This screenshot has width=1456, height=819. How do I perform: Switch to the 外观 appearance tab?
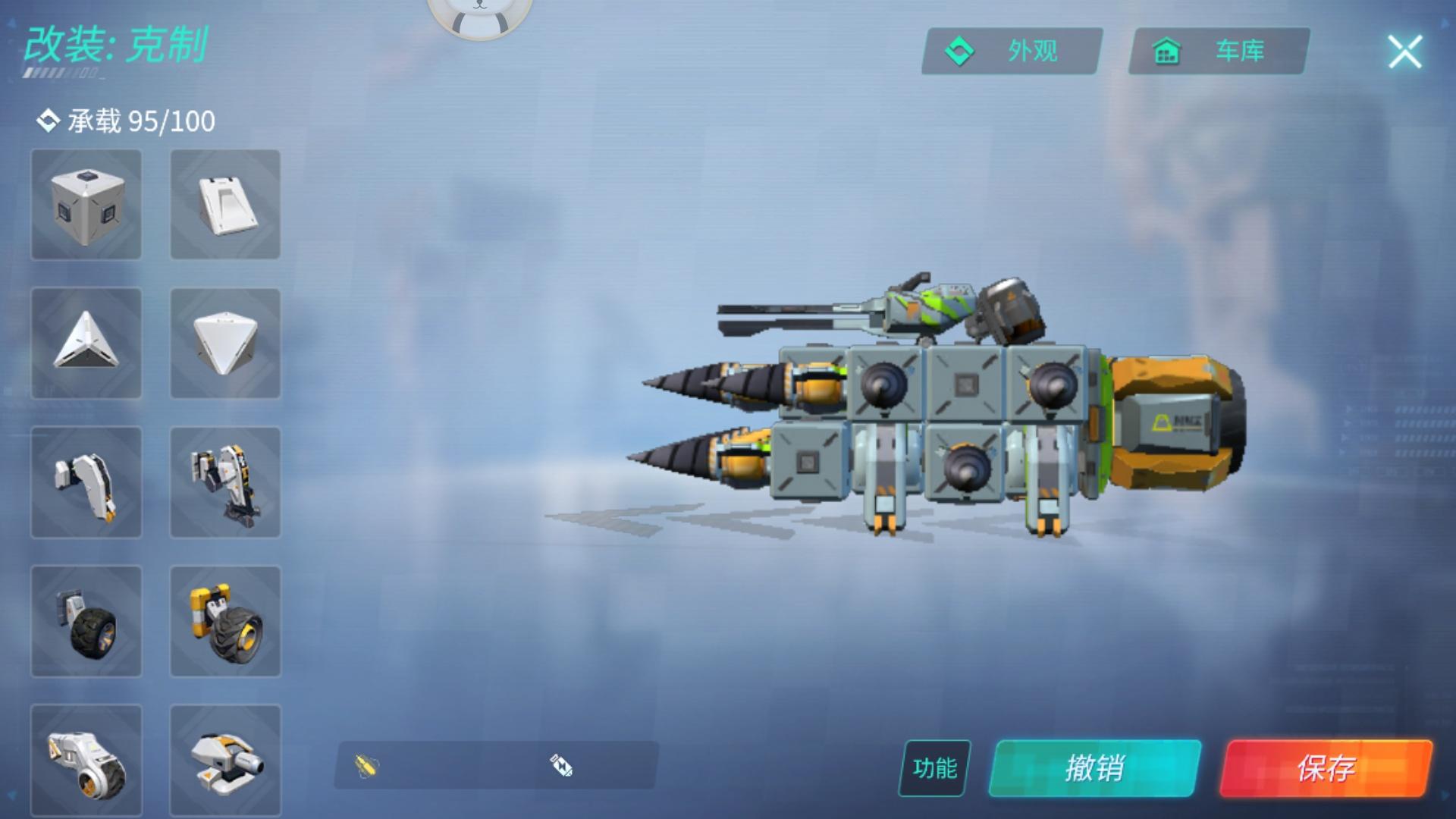point(1010,53)
